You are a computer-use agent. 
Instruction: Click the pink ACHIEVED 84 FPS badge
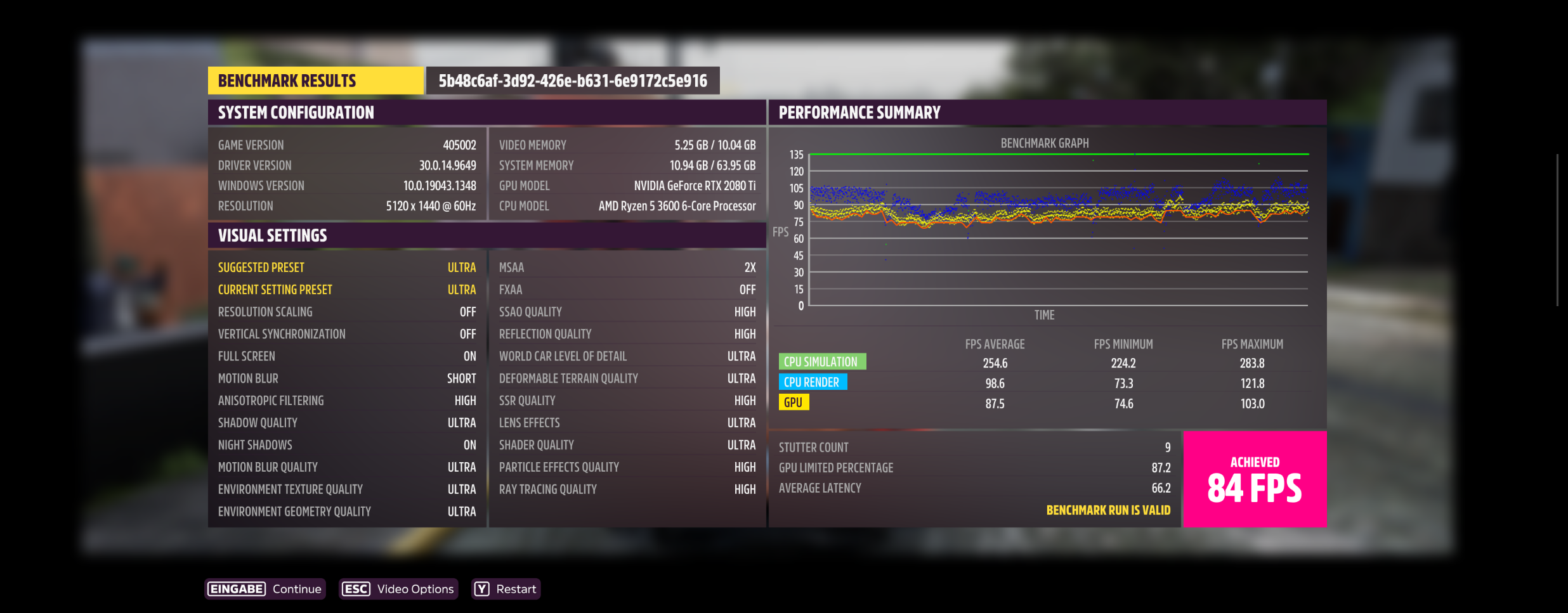[x=1255, y=479]
